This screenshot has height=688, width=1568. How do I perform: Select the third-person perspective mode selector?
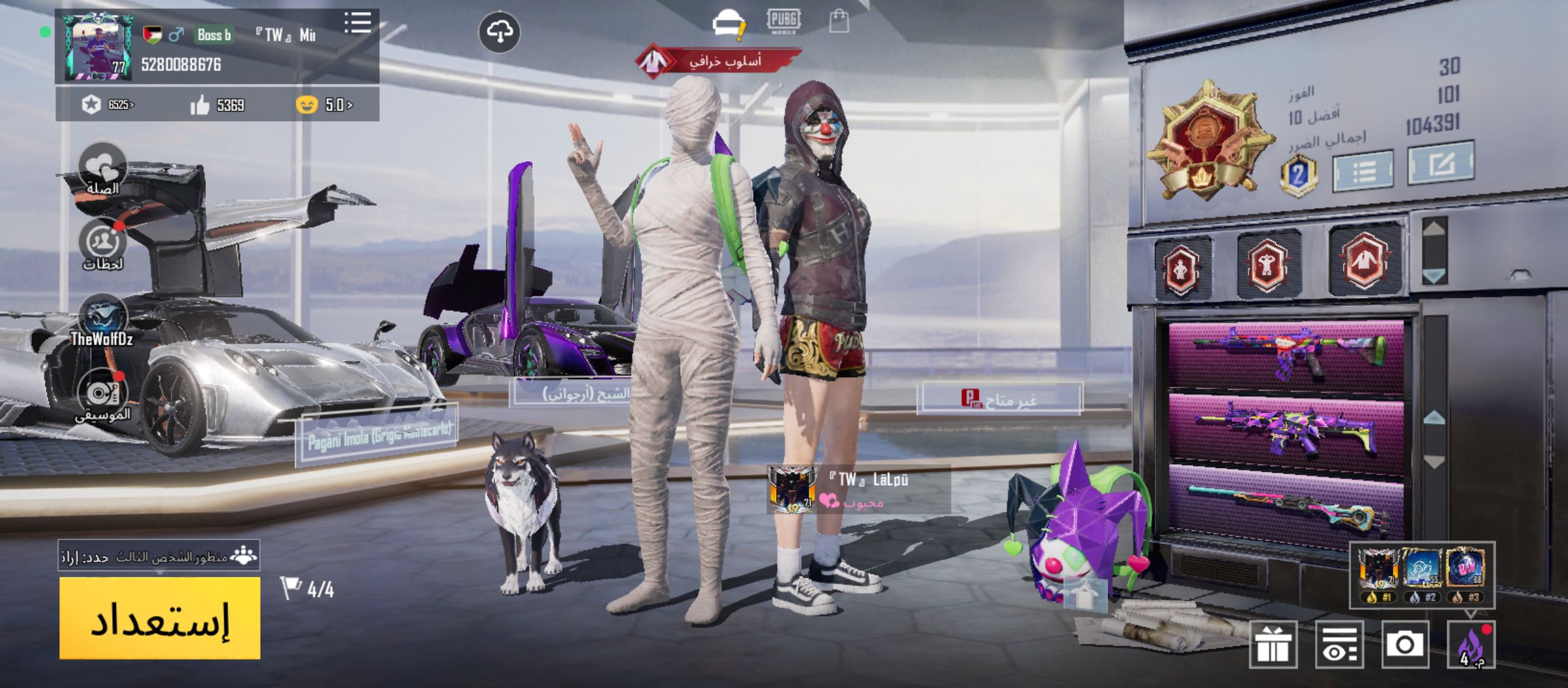pyautogui.click(x=159, y=557)
